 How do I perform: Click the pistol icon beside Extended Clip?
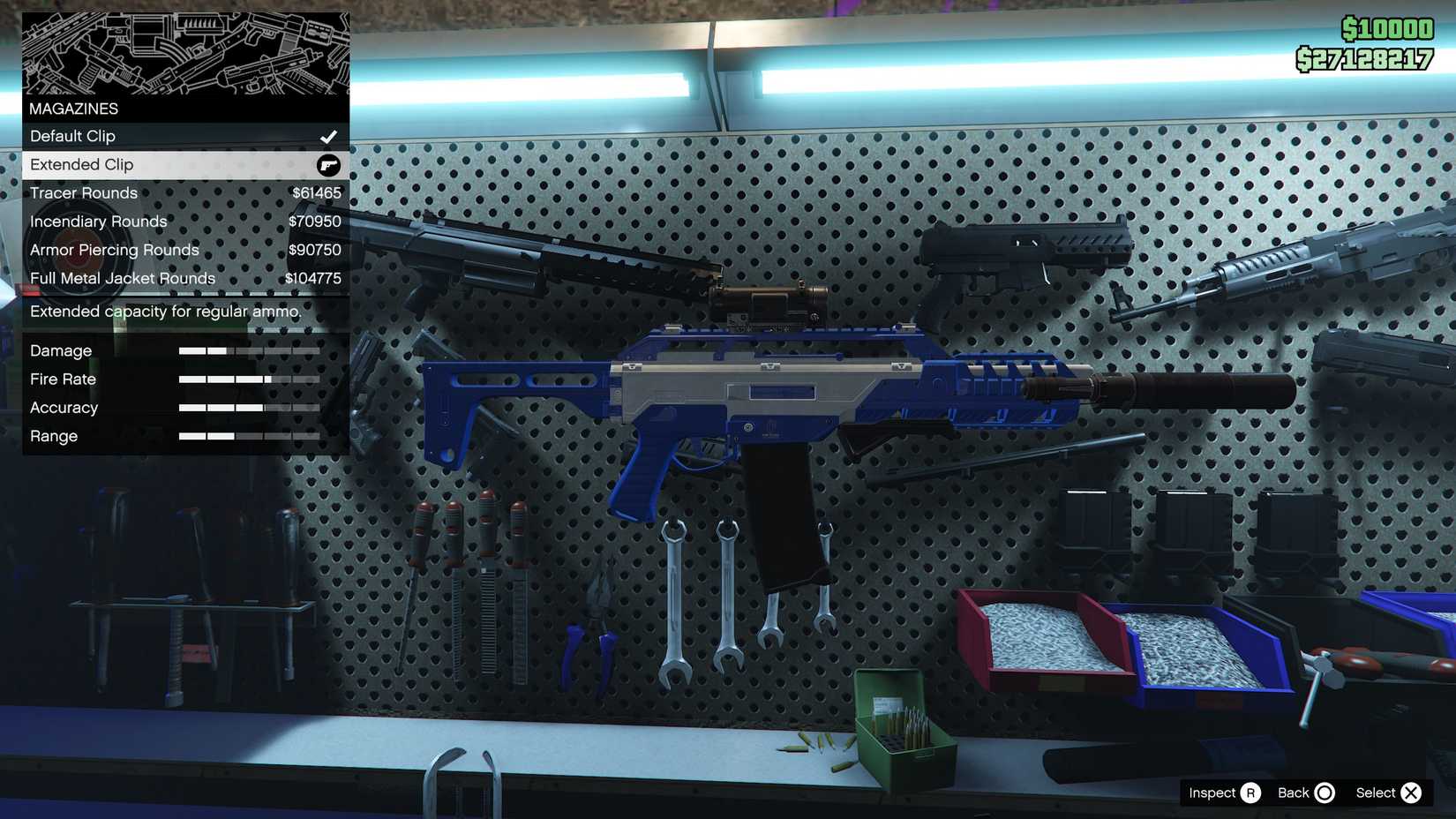coord(328,164)
